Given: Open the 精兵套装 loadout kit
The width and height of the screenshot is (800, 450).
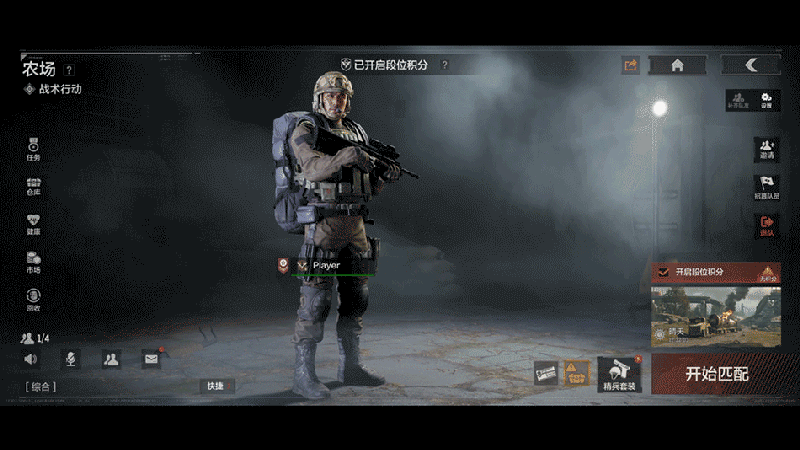Looking at the screenshot, I should click(x=619, y=374).
